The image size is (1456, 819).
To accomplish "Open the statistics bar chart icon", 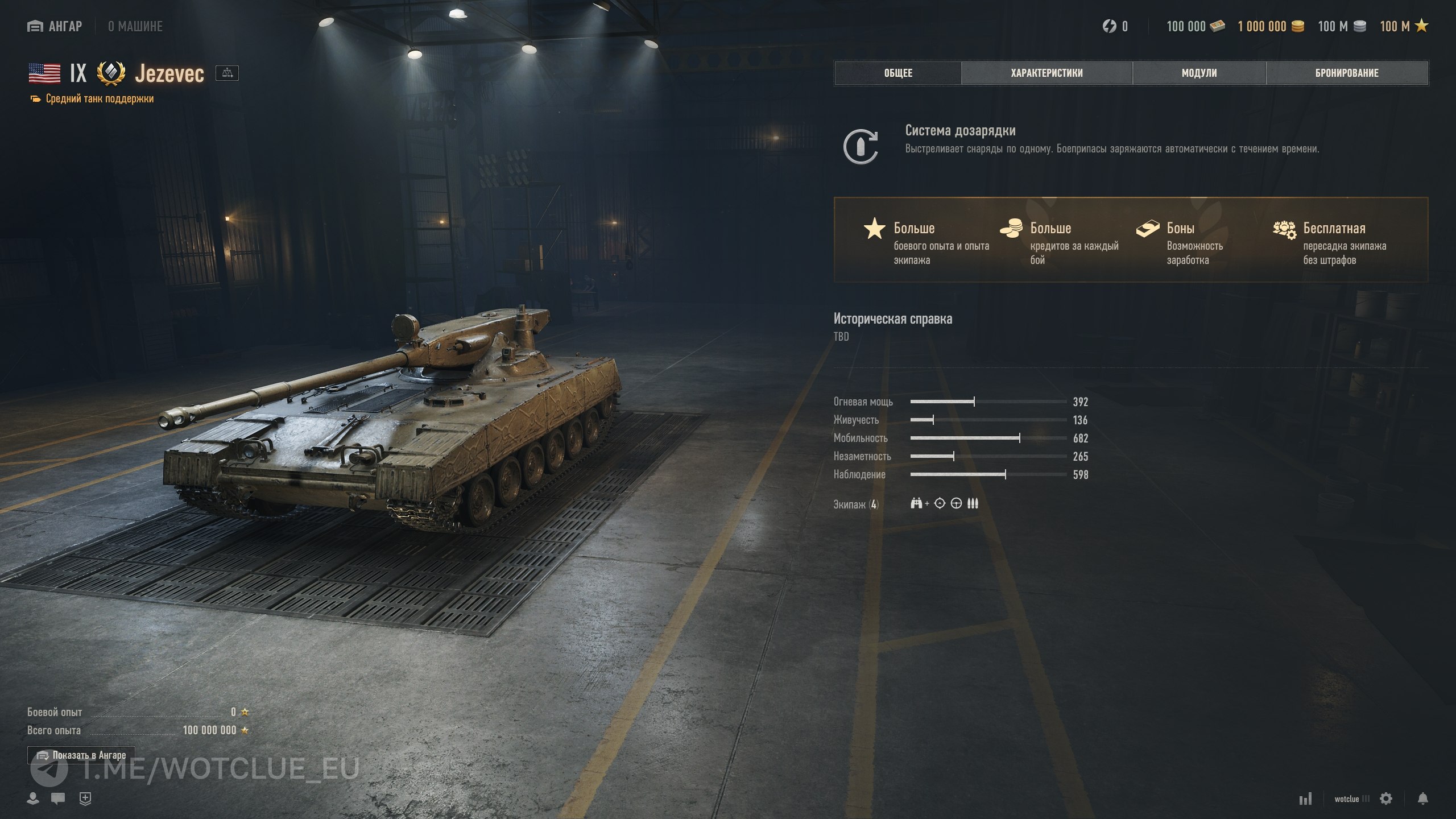I will tap(1305, 799).
